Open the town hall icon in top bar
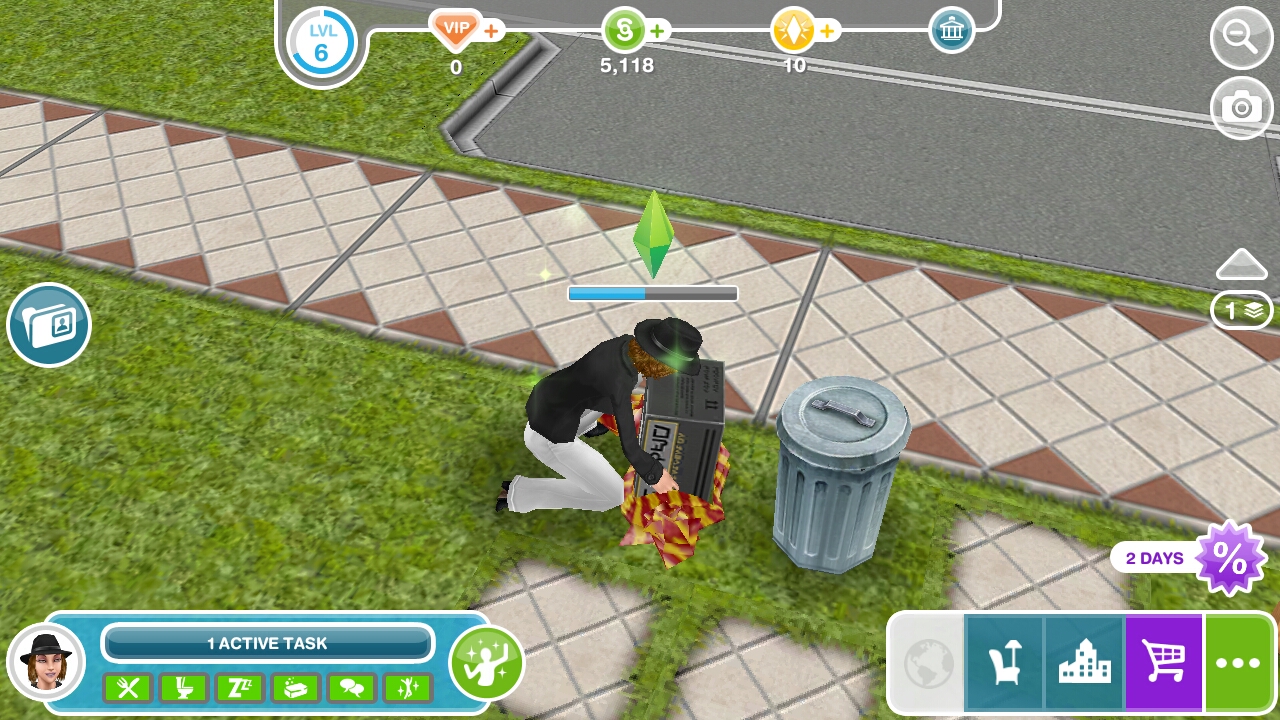The width and height of the screenshot is (1280, 720). tap(949, 29)
